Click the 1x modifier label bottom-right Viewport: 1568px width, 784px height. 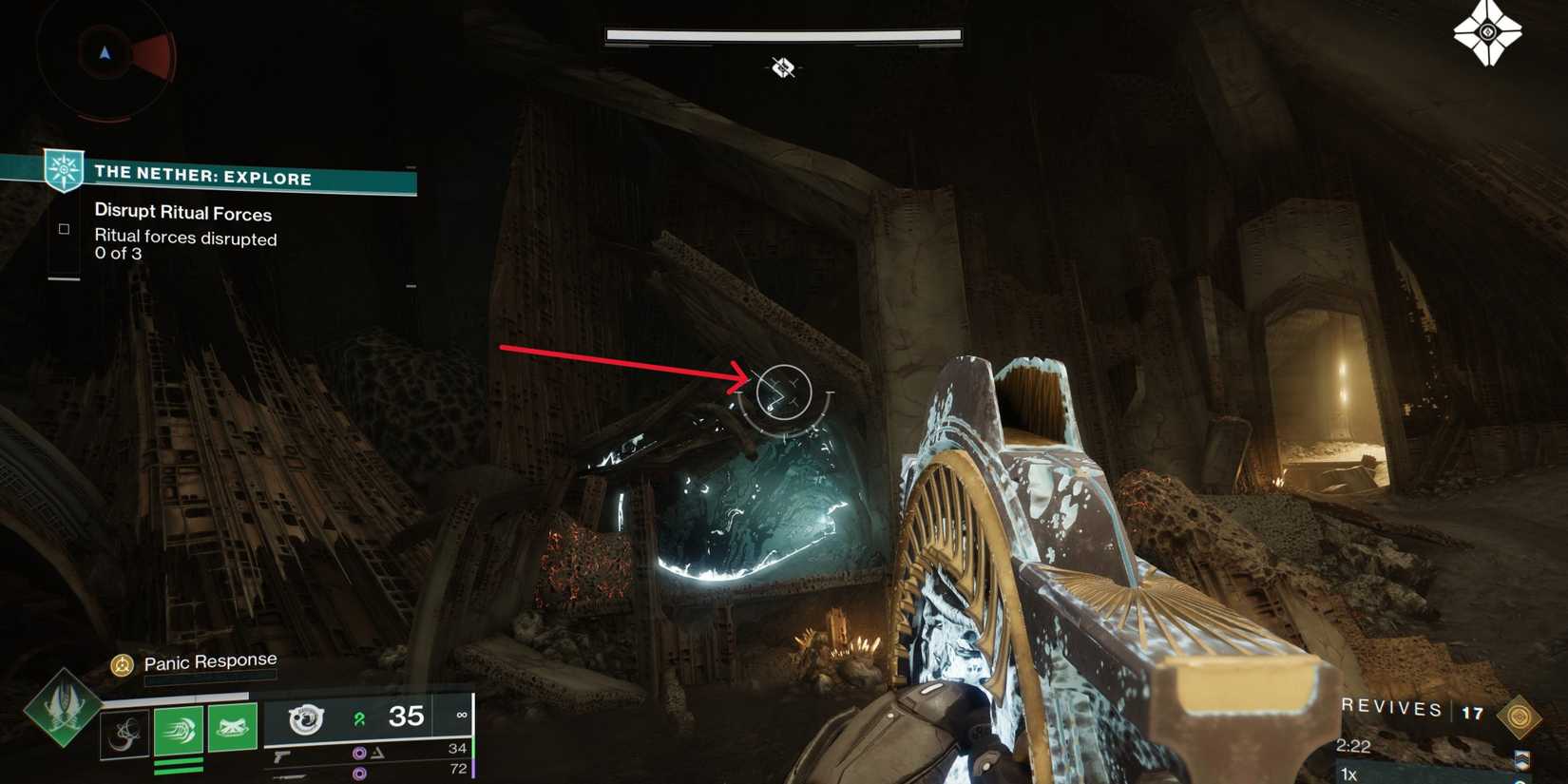coord(1348,773)
